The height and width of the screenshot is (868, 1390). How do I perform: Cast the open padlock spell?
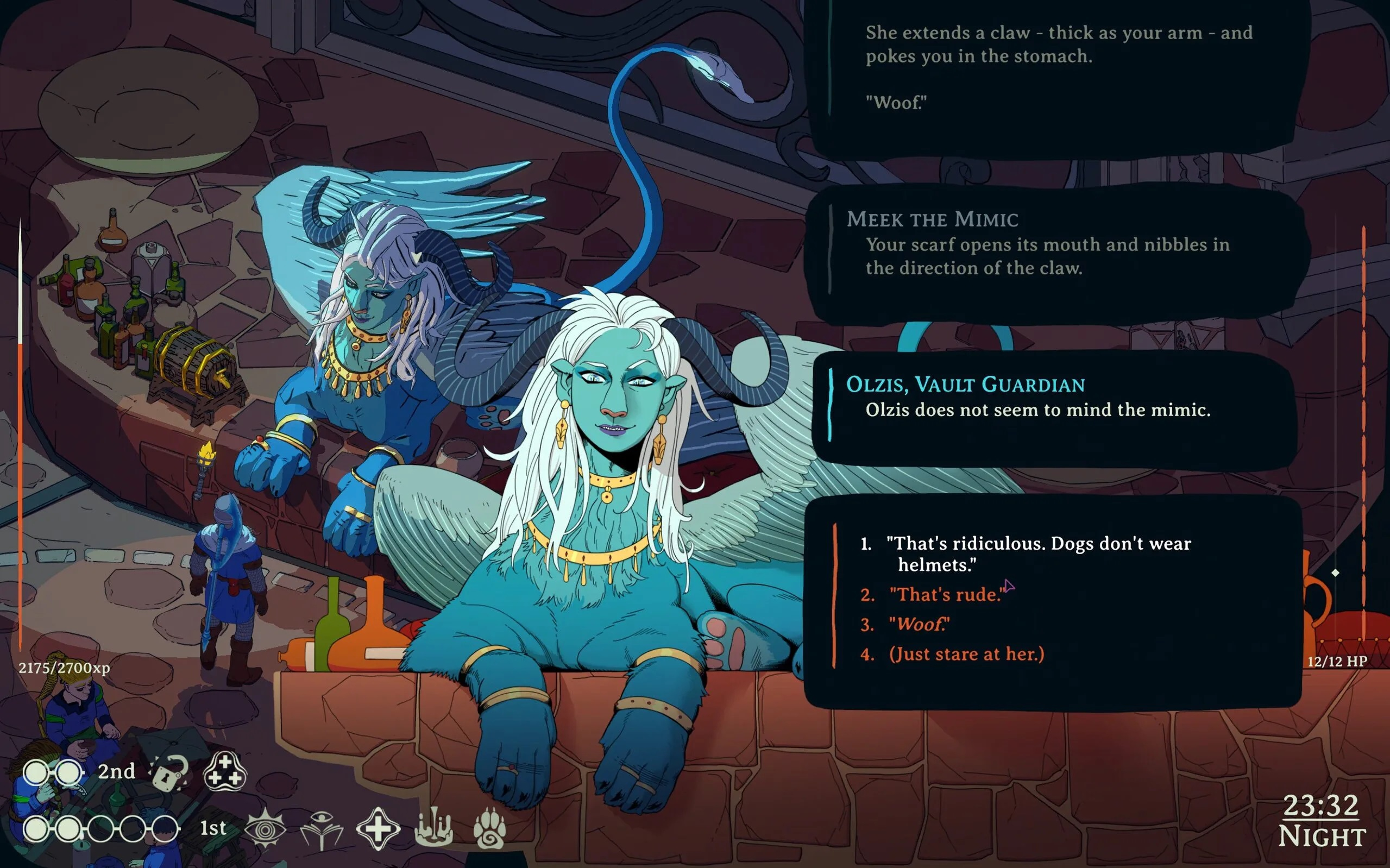click(x=169, y=772)
